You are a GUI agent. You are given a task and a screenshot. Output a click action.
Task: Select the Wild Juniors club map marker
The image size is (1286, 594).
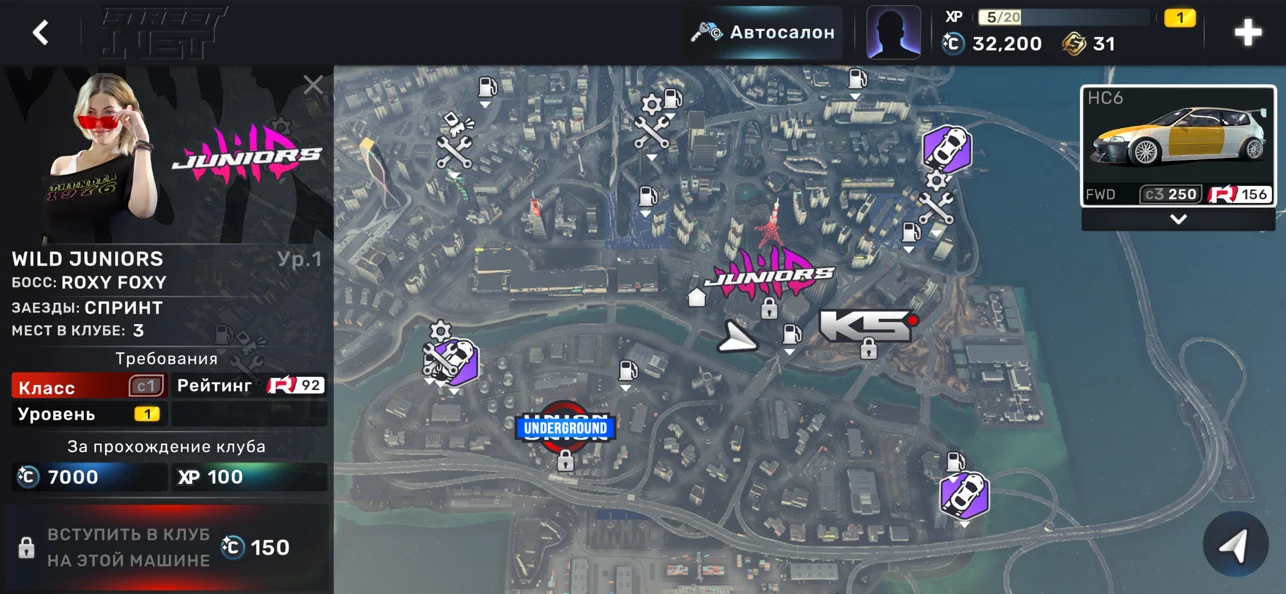click(769, 270)
